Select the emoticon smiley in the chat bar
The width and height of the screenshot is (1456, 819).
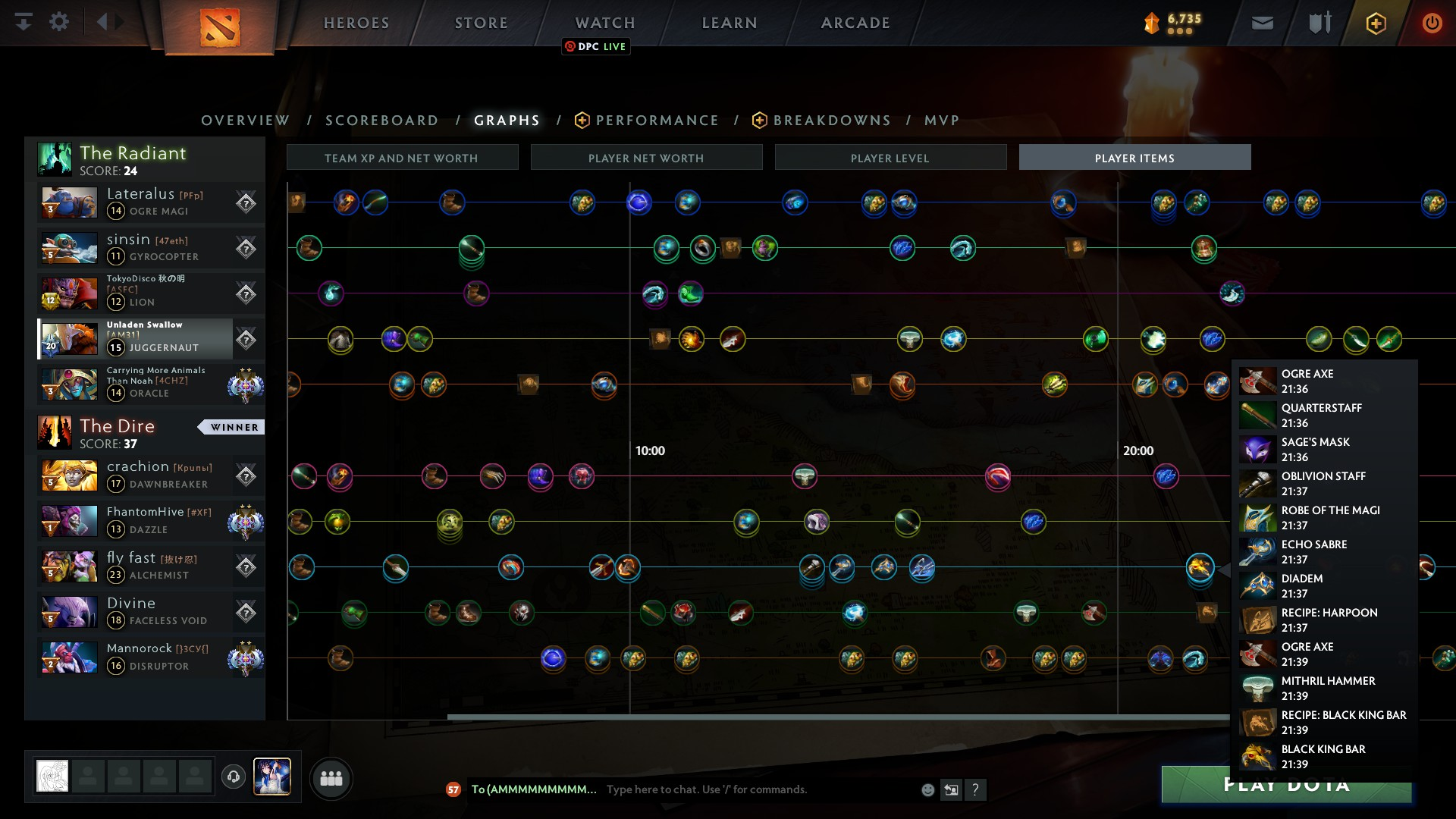click(927, 789)
